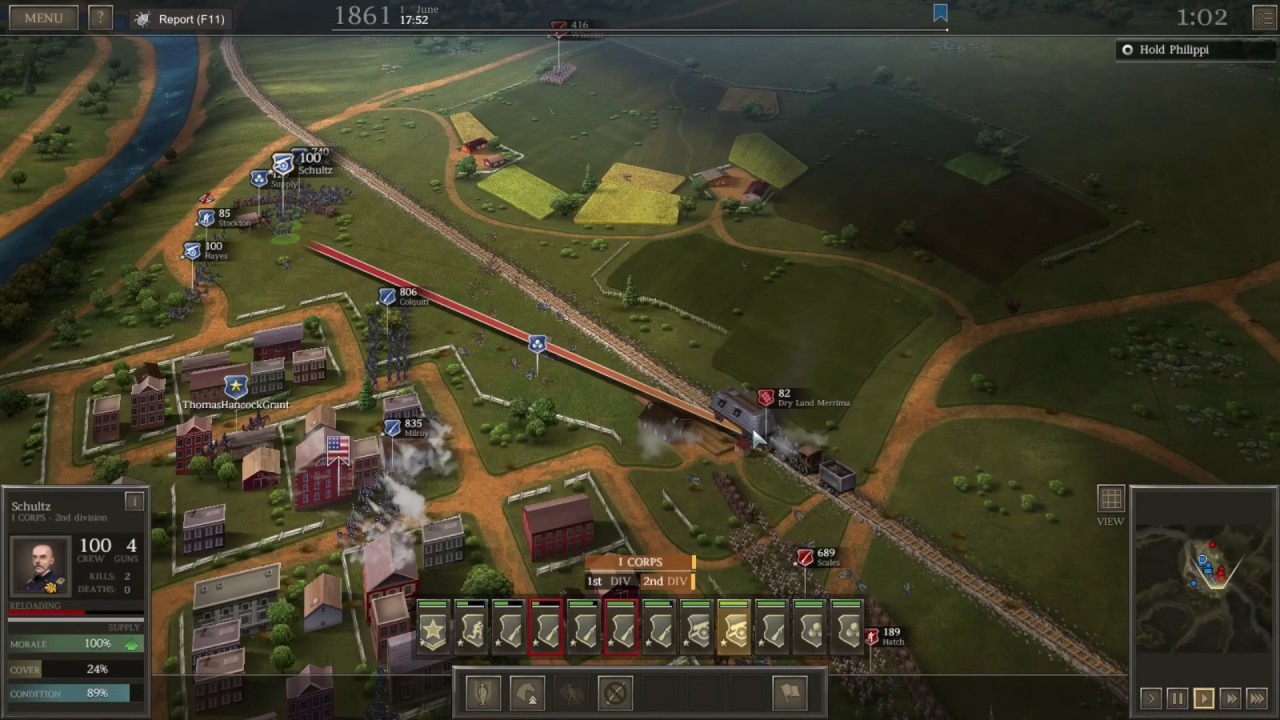
Task: Select the highlighted gold artillery unit card
Action: 734,630
